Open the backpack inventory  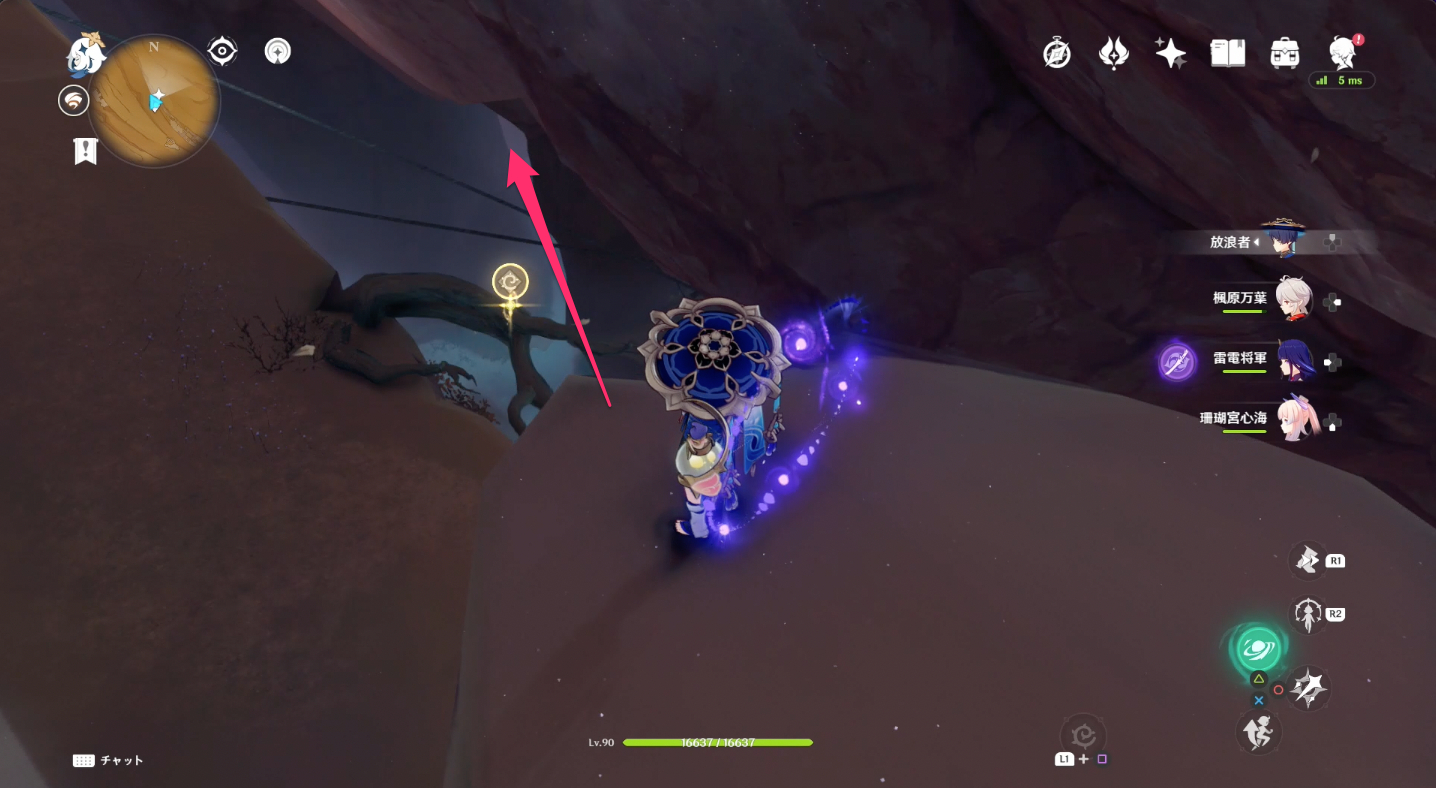pos(1284,53)
